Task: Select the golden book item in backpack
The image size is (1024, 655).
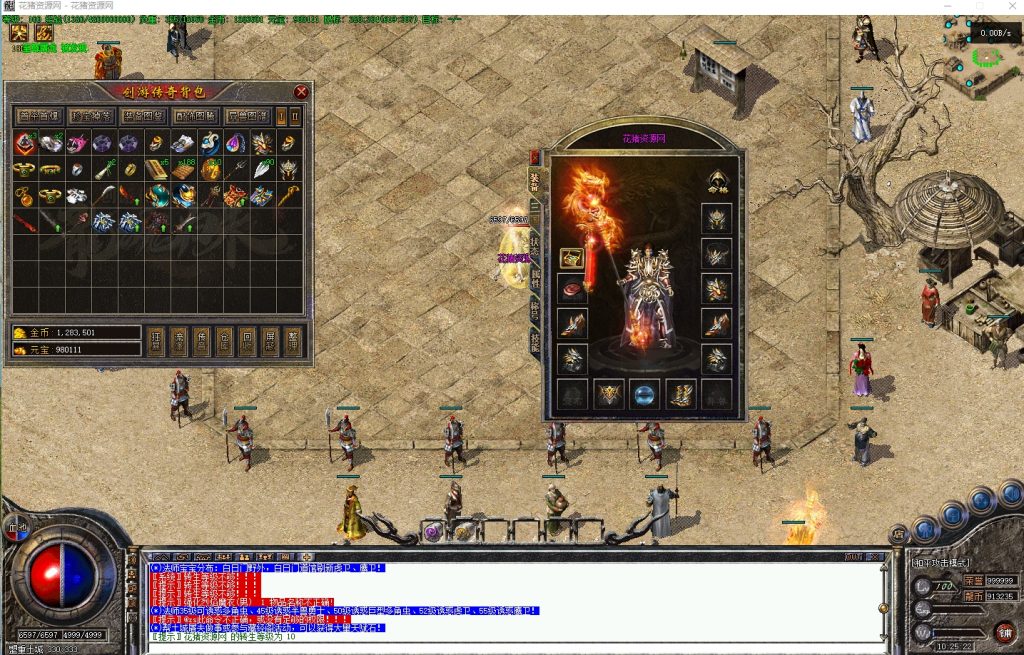Action: click(156, 170)
